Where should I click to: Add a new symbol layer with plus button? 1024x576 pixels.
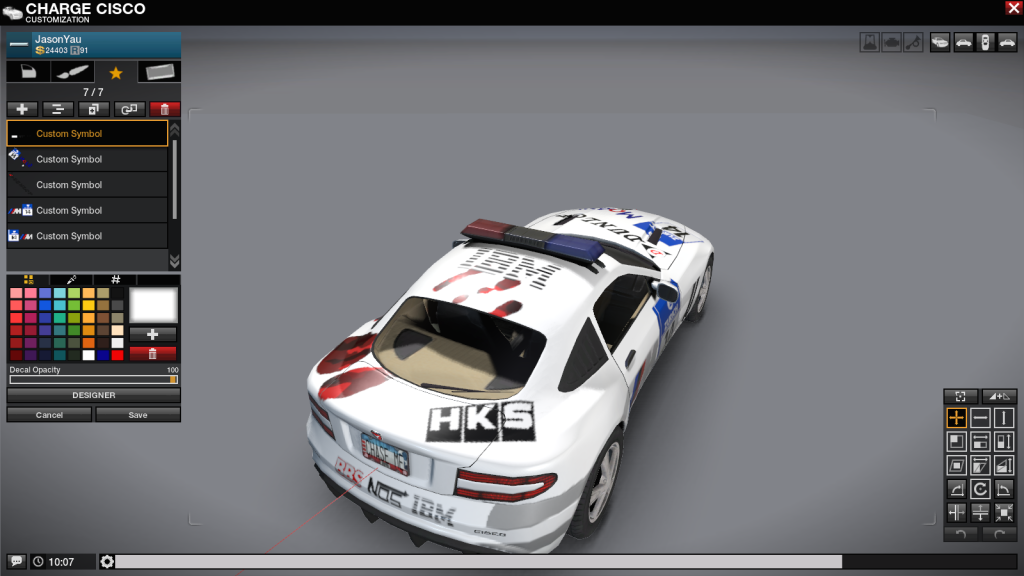(x=22, y=109)
